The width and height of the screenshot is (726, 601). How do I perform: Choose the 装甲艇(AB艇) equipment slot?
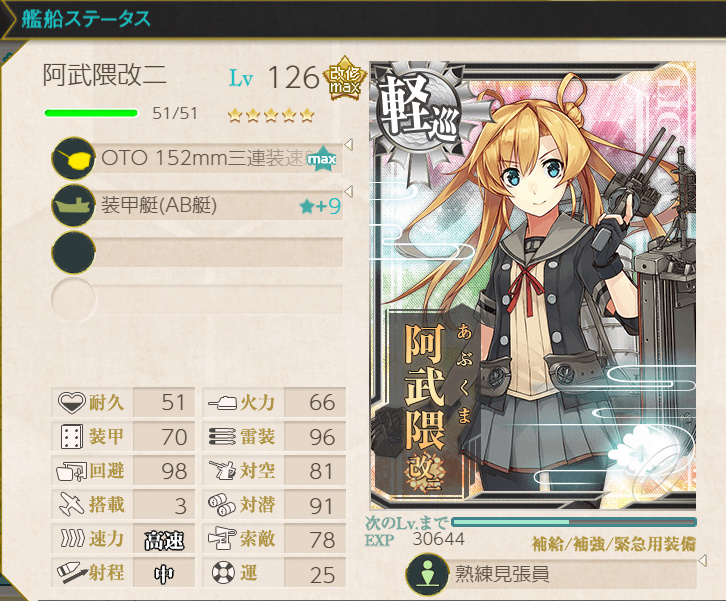tap(200, 206)
